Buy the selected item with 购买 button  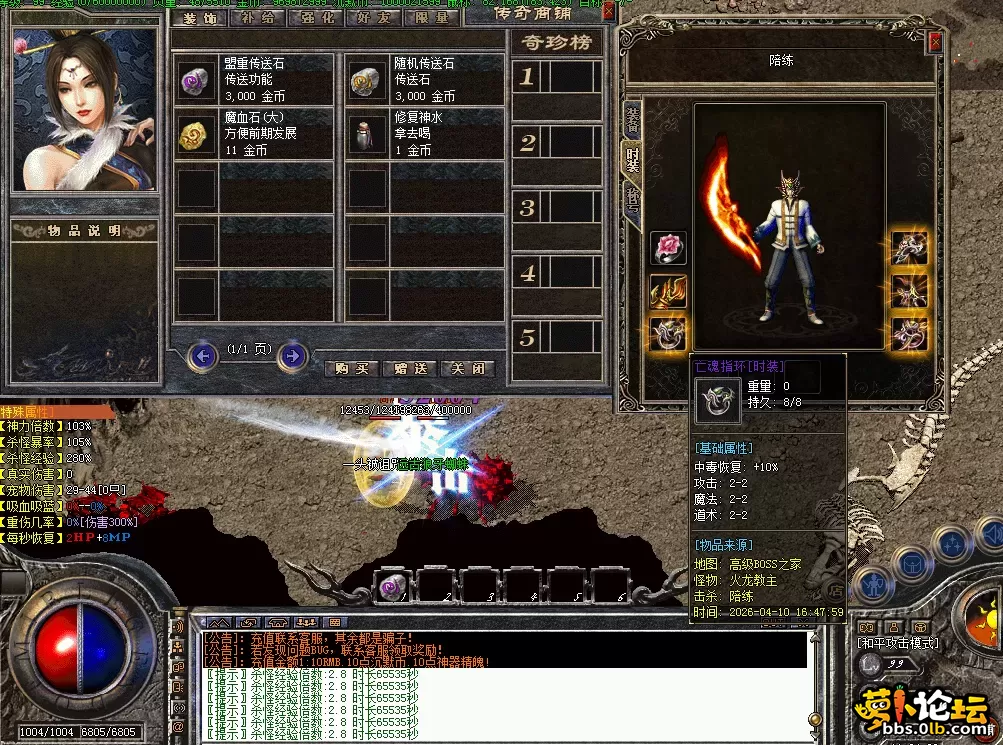pyautogui.click(x=352, y=369)
